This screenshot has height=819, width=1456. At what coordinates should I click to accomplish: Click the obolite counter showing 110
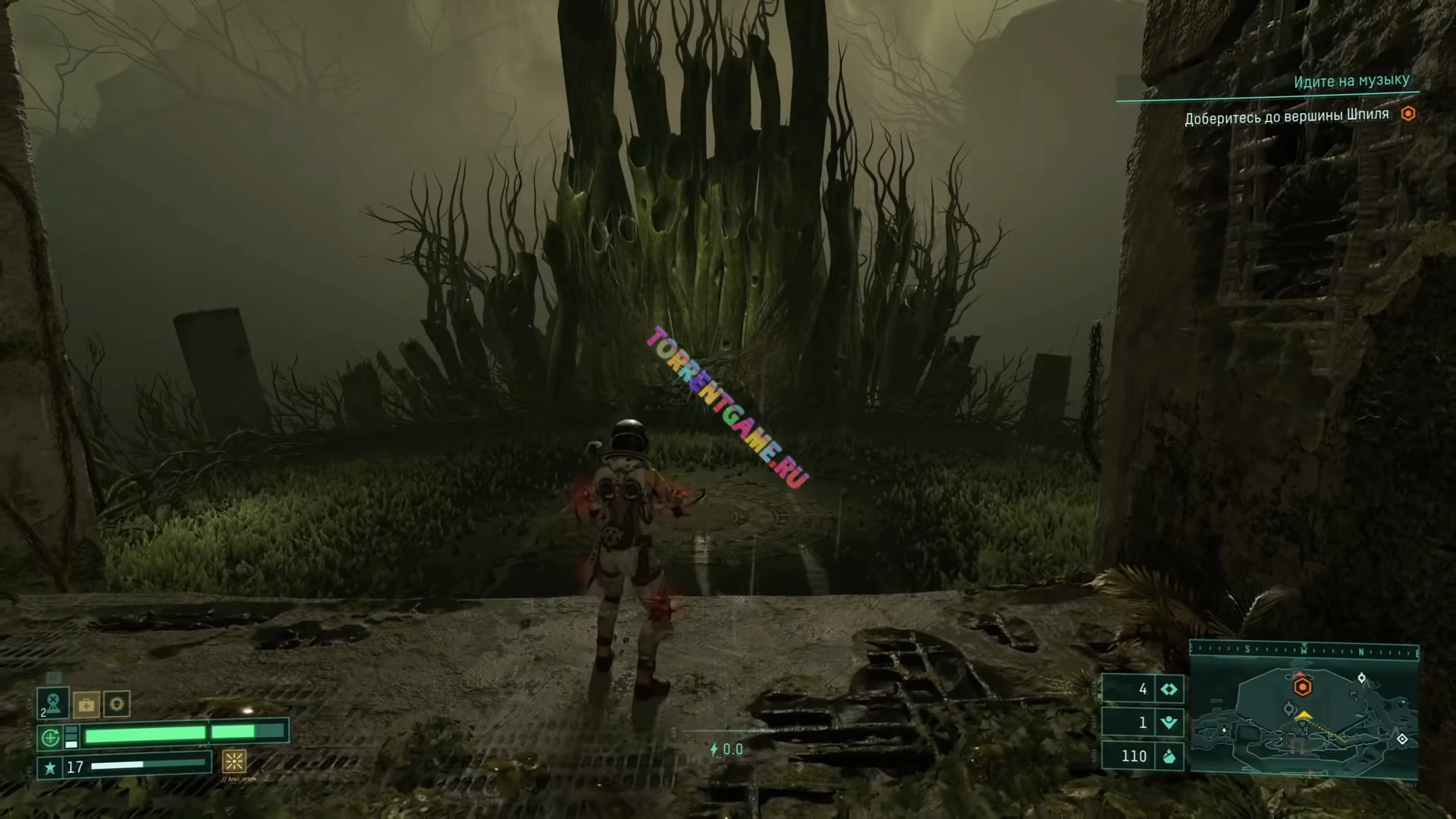click(1142, 755)
